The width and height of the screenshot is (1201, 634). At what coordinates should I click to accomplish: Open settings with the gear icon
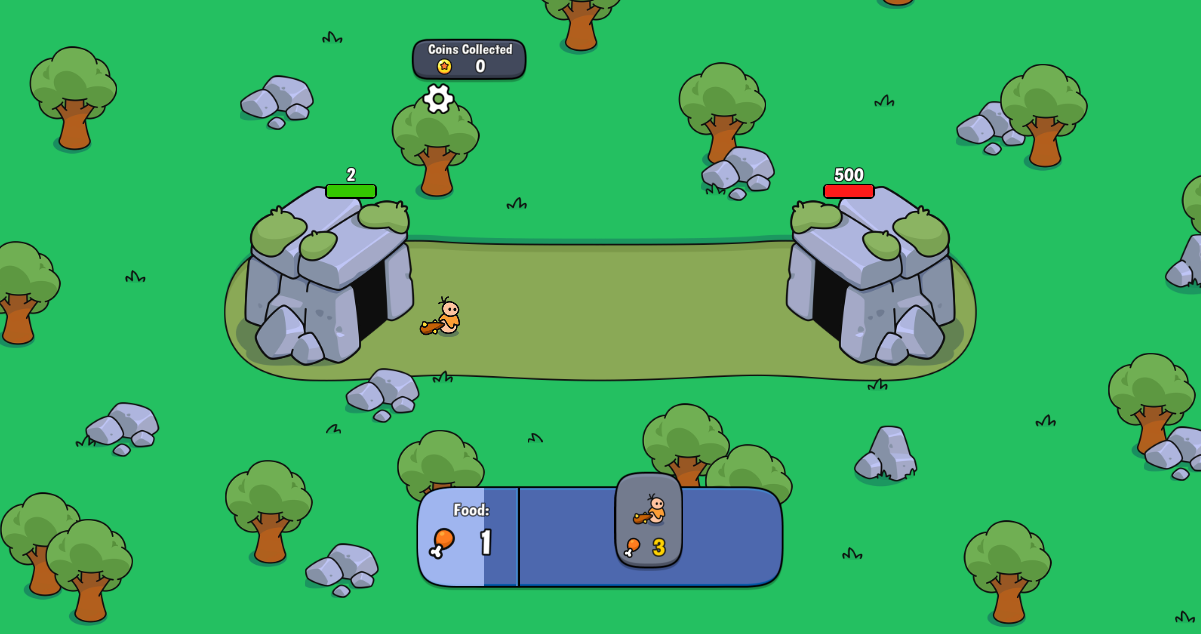[438, 98]
